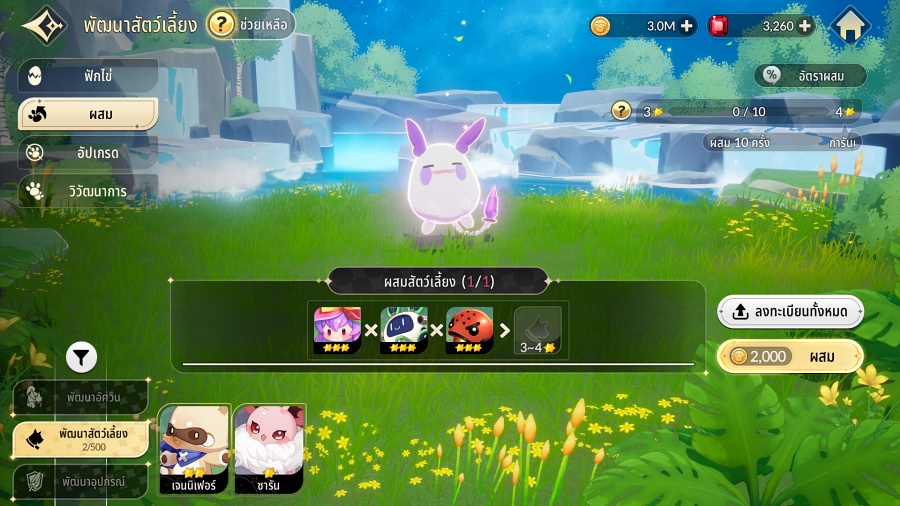
Task: Select the ผสม tab
Action: click(88, 114)
